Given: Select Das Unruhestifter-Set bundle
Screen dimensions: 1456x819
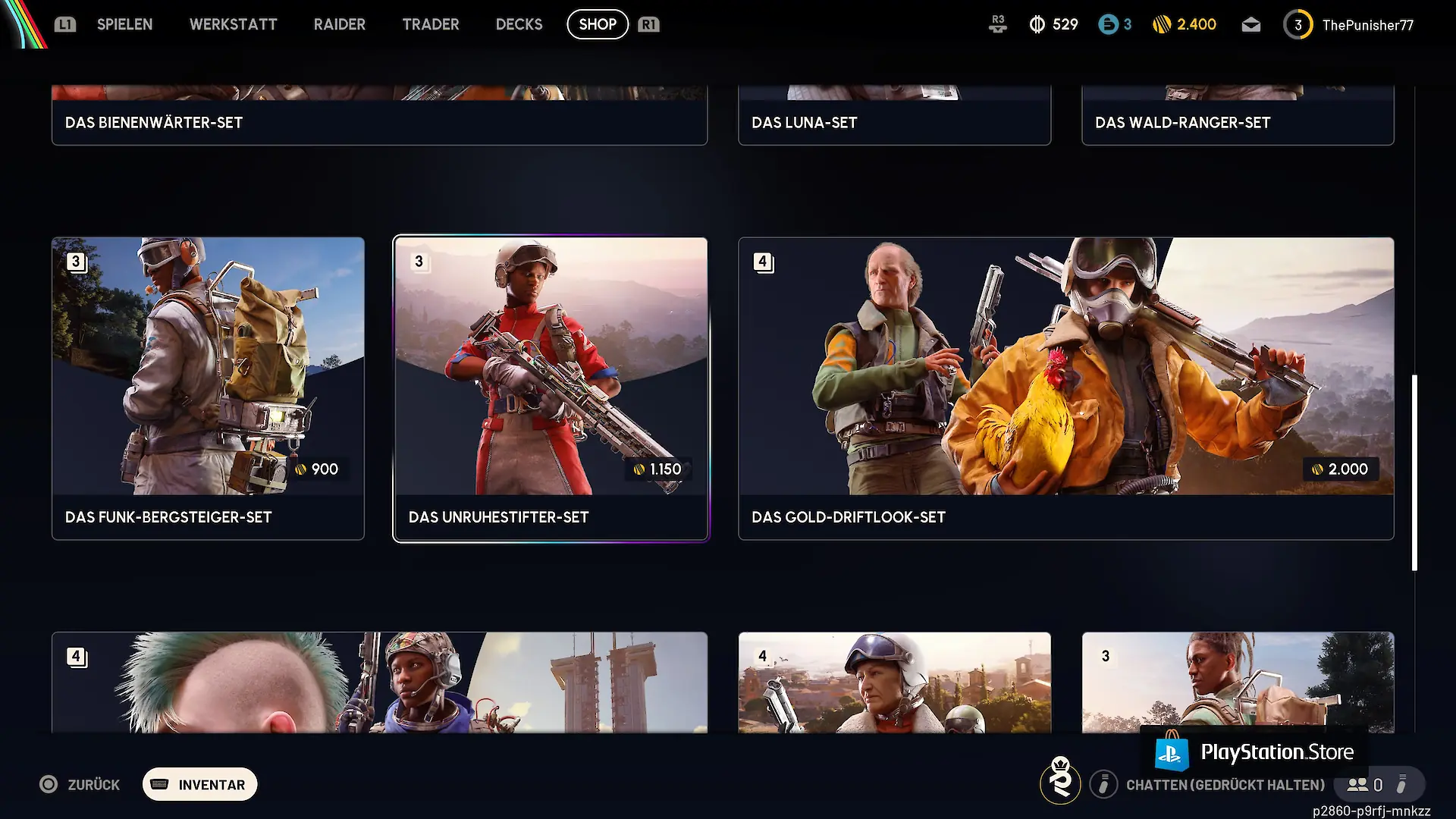Looking at the screenshot, I should pos(551,388).
